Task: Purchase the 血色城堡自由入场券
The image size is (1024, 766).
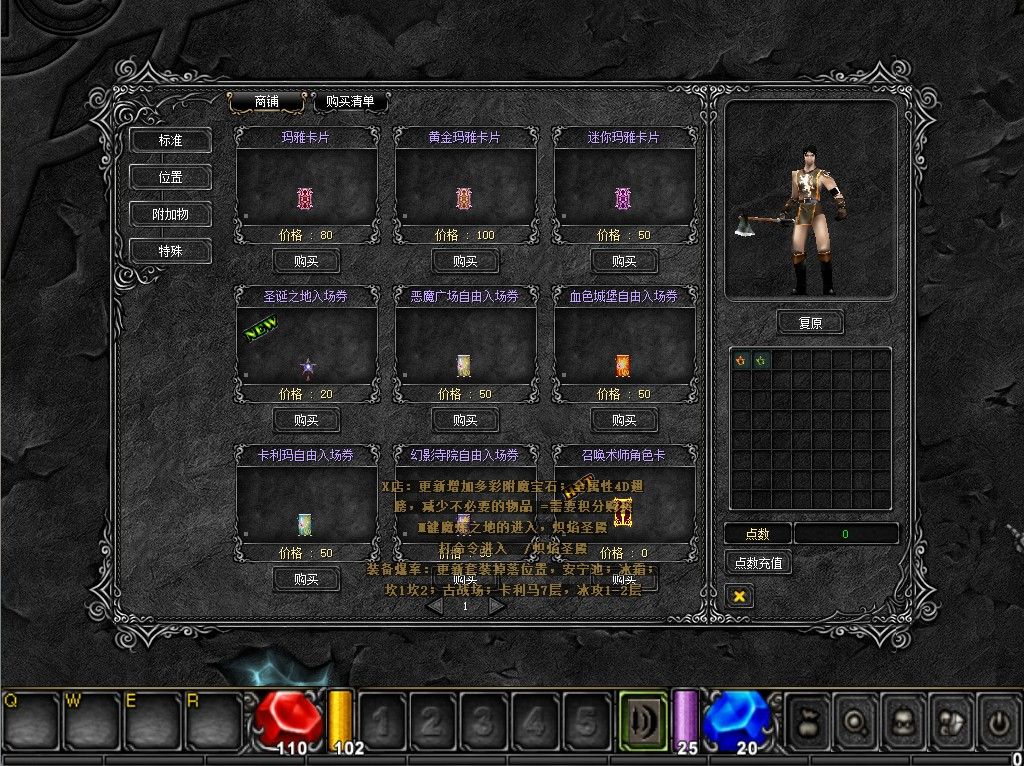Action: [x=624, y=420]
